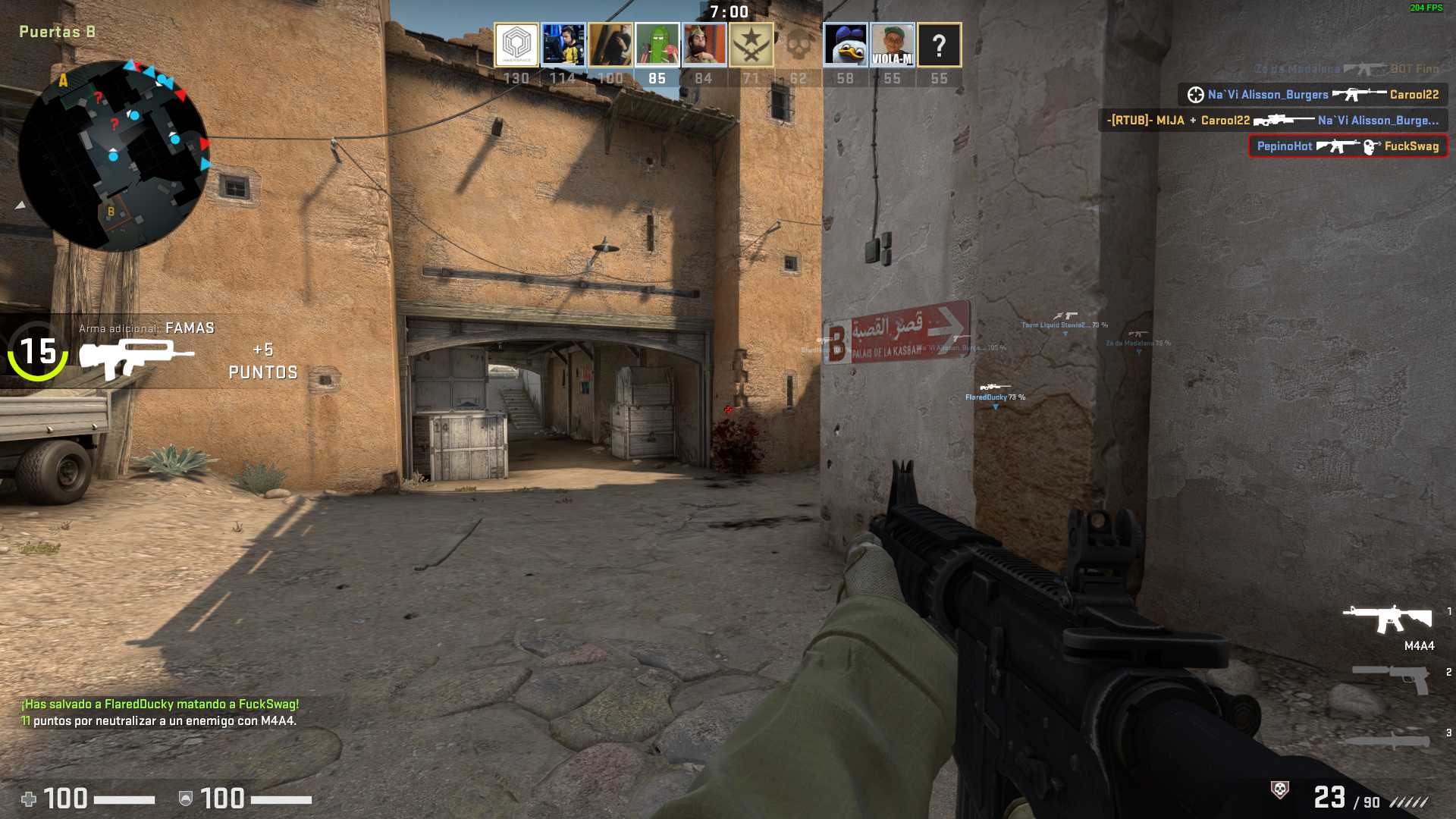The width and height of the screenshot is (1456, 819).
Task: Choose the cartoon duck player avatar
Action: (846, 45)
